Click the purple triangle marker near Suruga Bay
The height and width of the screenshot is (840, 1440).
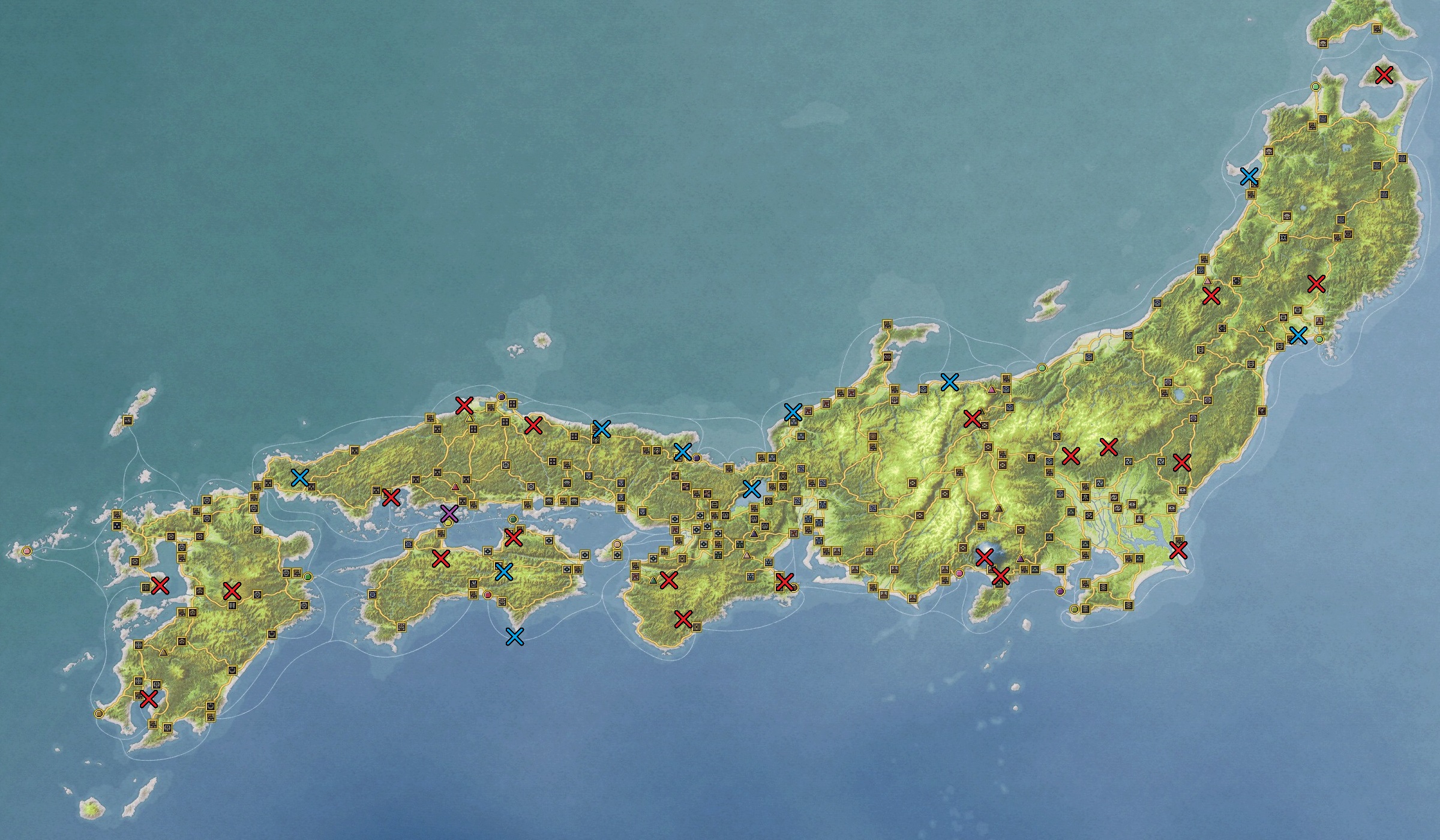click(x=1021, y=558)
